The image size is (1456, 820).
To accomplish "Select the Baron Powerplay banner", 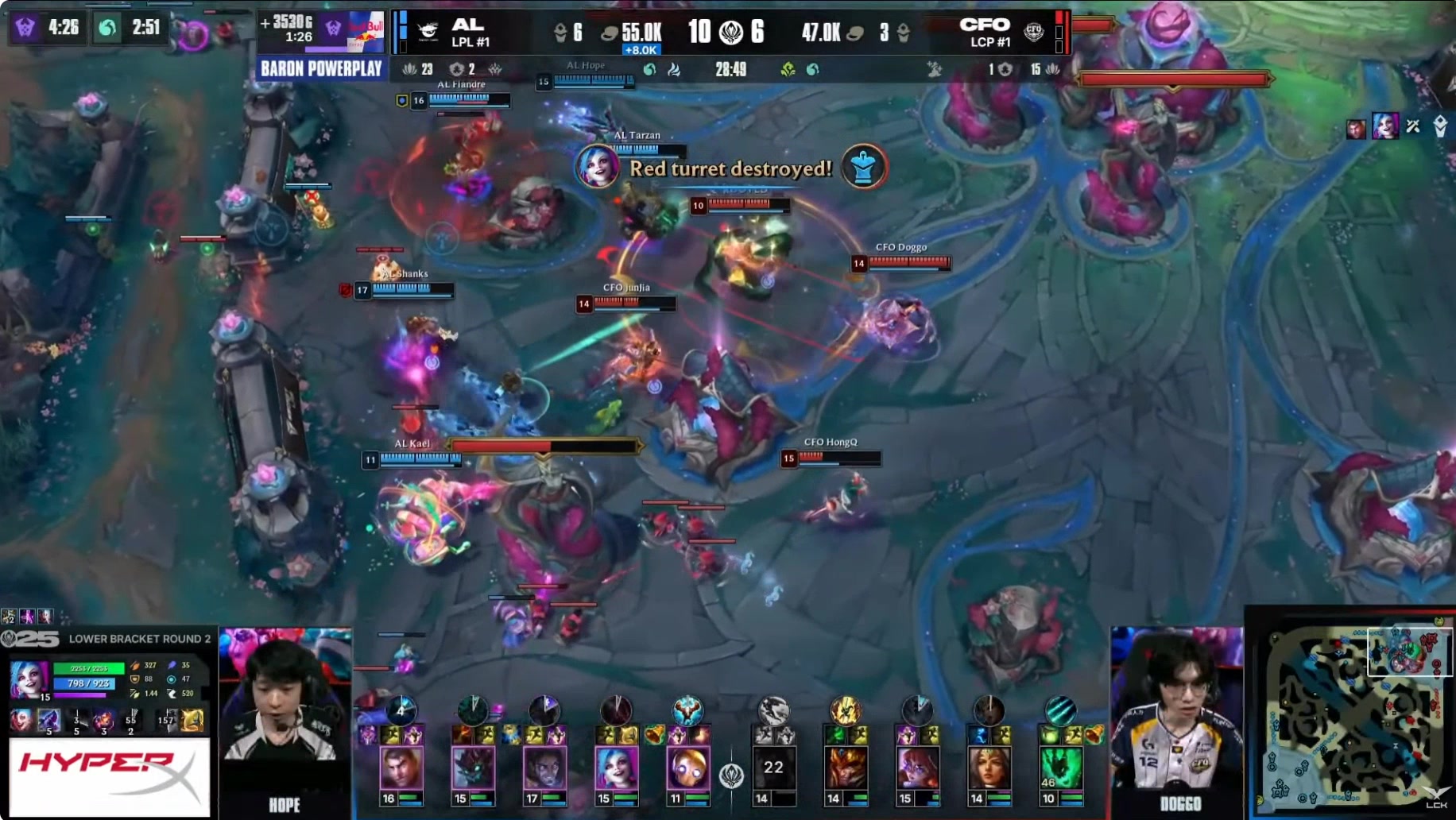I will pos(321,69).
